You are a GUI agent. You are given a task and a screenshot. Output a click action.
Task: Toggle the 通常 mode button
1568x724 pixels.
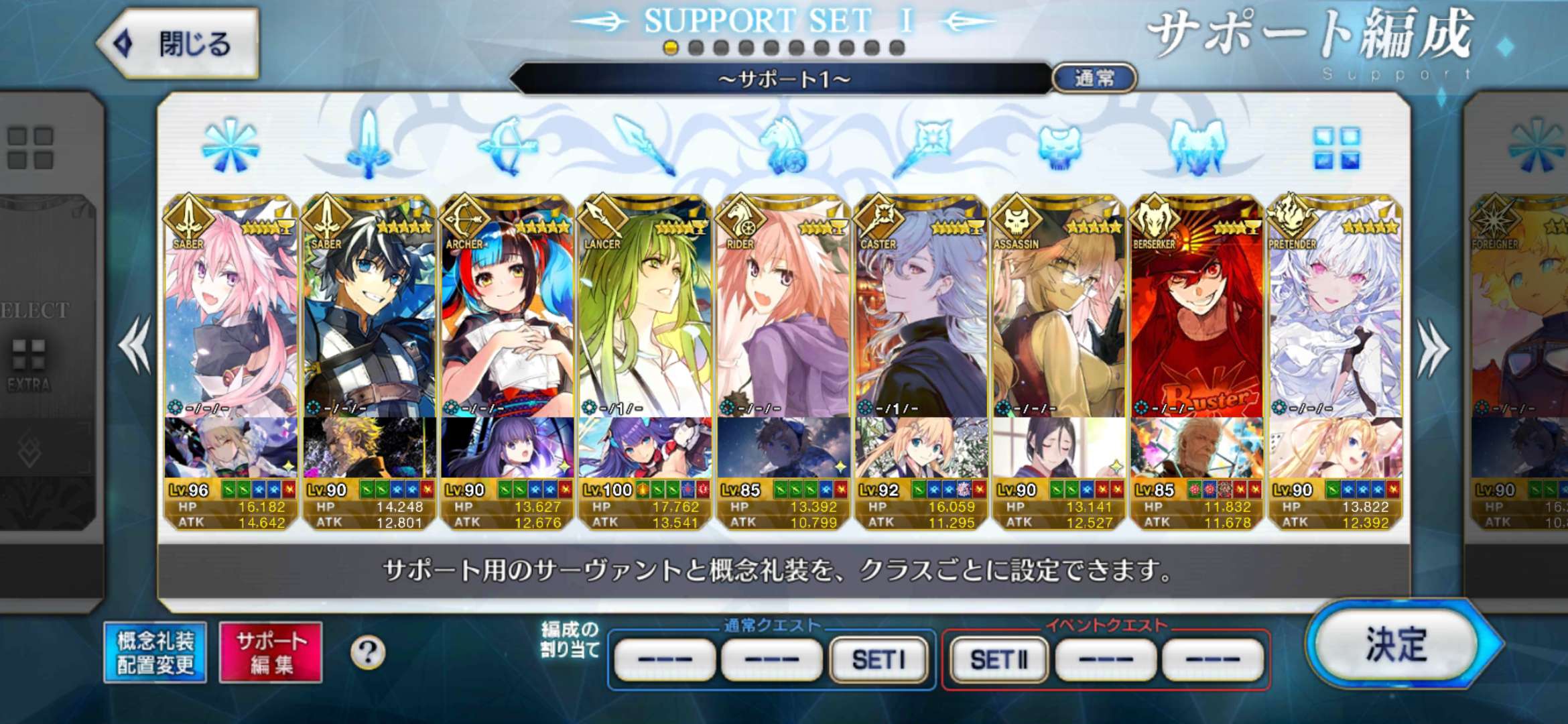[1094, 78]
